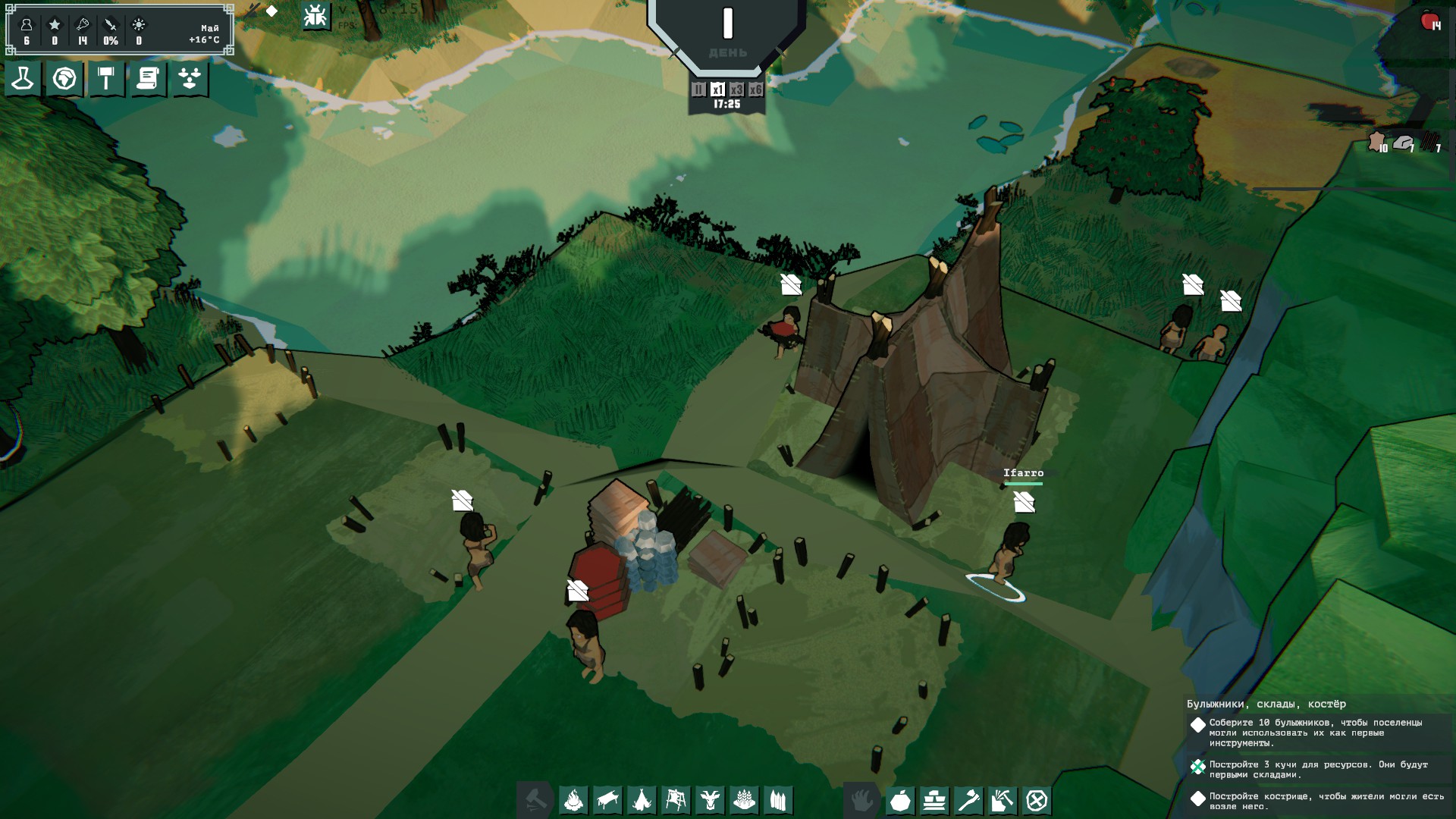Choose the tent shelter building

[x=642, y=800]
